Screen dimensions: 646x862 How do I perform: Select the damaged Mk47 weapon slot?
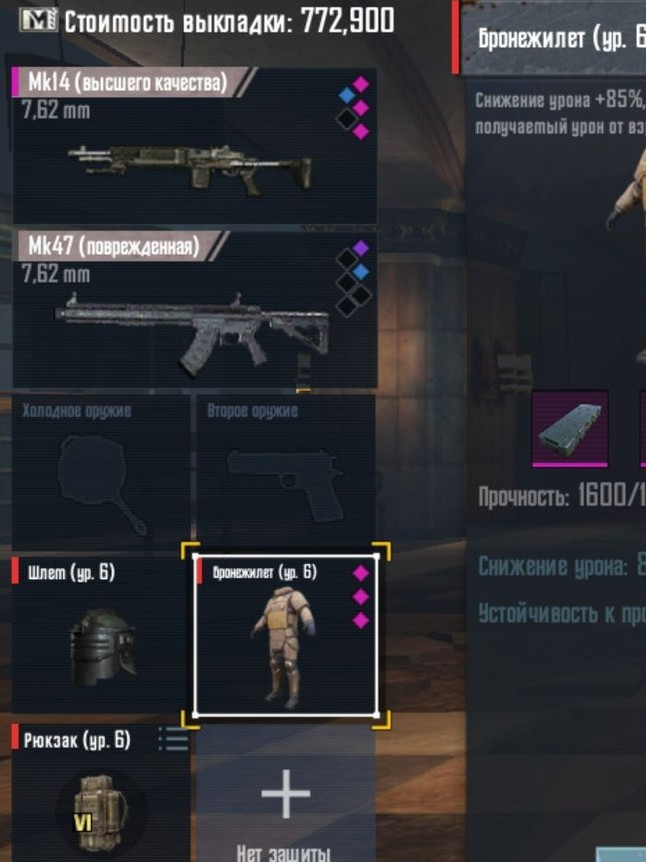tap(194, 310)
